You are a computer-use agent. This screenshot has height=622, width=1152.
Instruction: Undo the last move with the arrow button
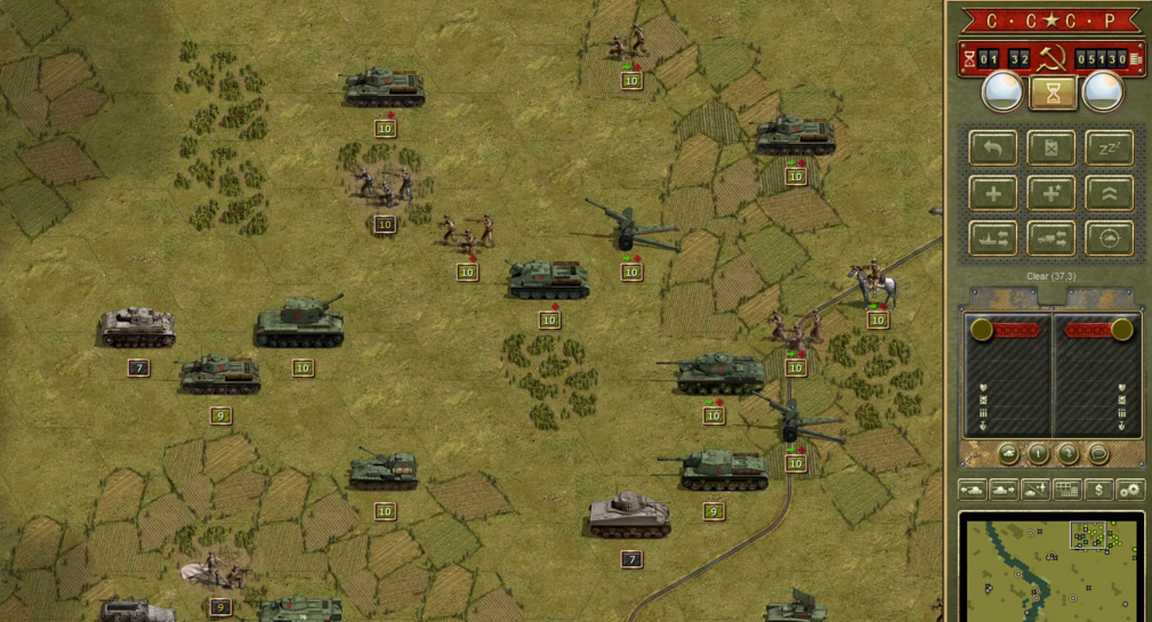coord(993,148)
